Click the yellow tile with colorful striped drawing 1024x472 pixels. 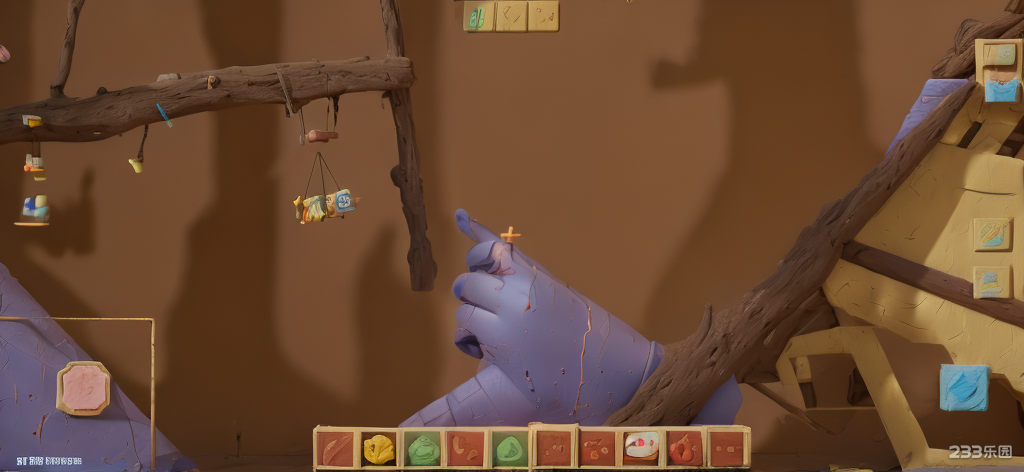click(991, 234)
